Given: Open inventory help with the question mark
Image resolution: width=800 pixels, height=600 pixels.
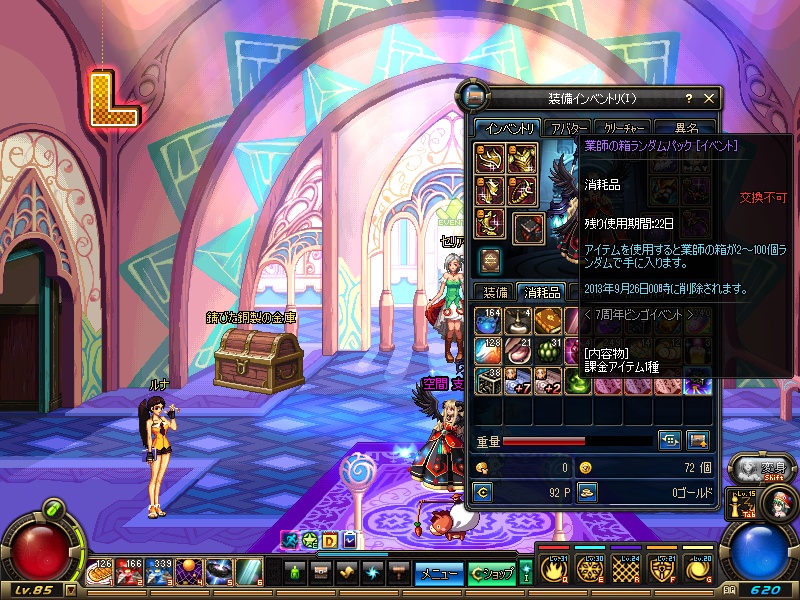Looking at the screenshot, I should click(x=688, y=98).
